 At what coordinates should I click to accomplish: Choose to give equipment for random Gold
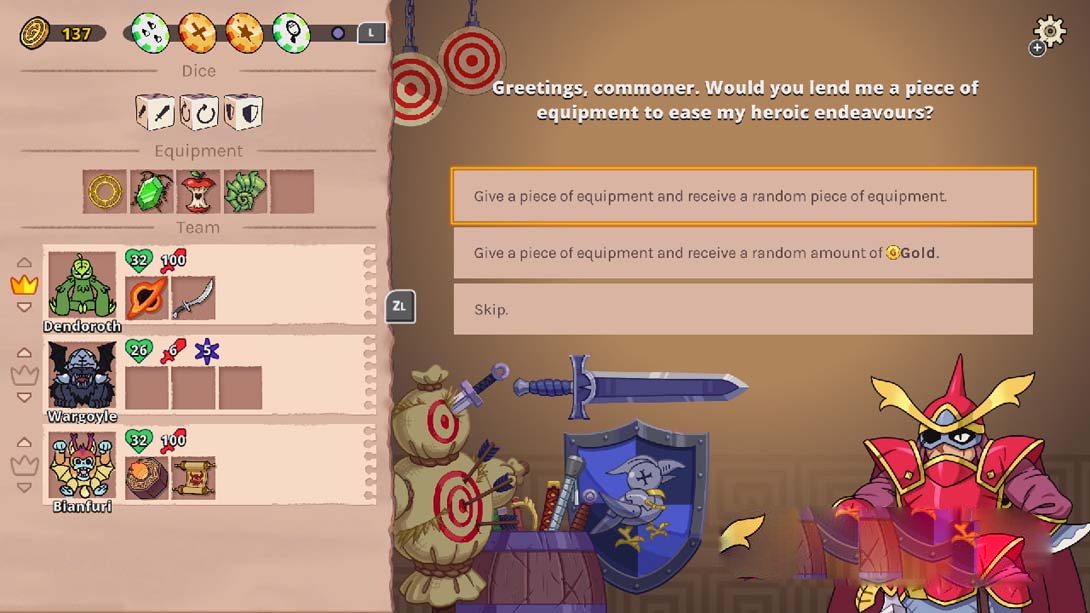[743, 253]
